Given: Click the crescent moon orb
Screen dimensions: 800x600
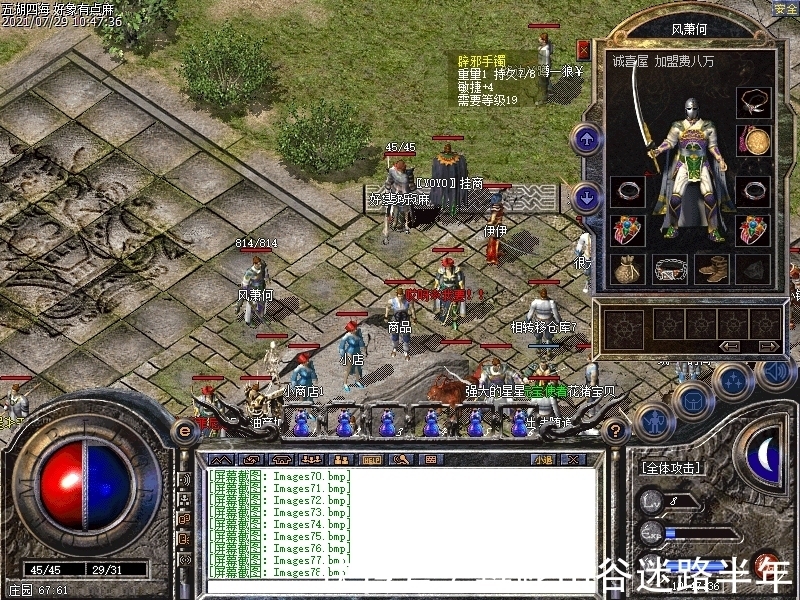Looking at the screenshot, I should coord(765,456).
